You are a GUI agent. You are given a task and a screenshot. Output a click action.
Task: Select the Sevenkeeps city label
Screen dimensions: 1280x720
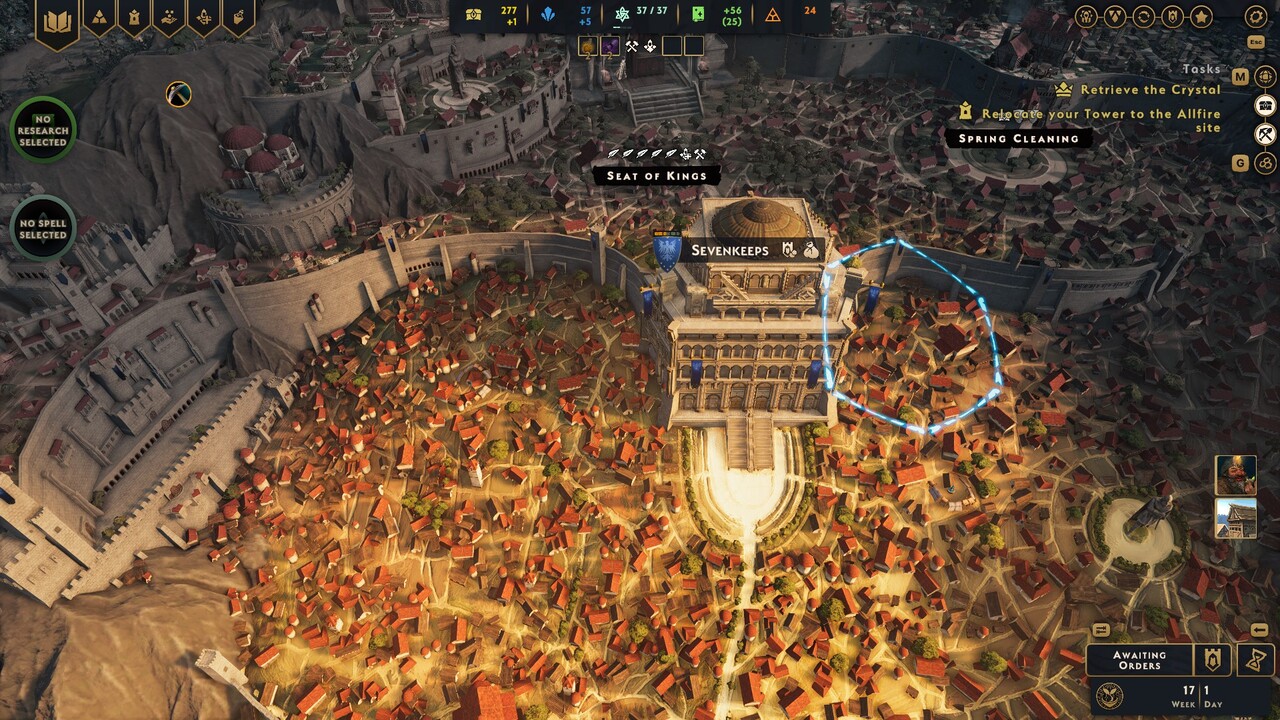pyautogui.click(x=730, y=250)
